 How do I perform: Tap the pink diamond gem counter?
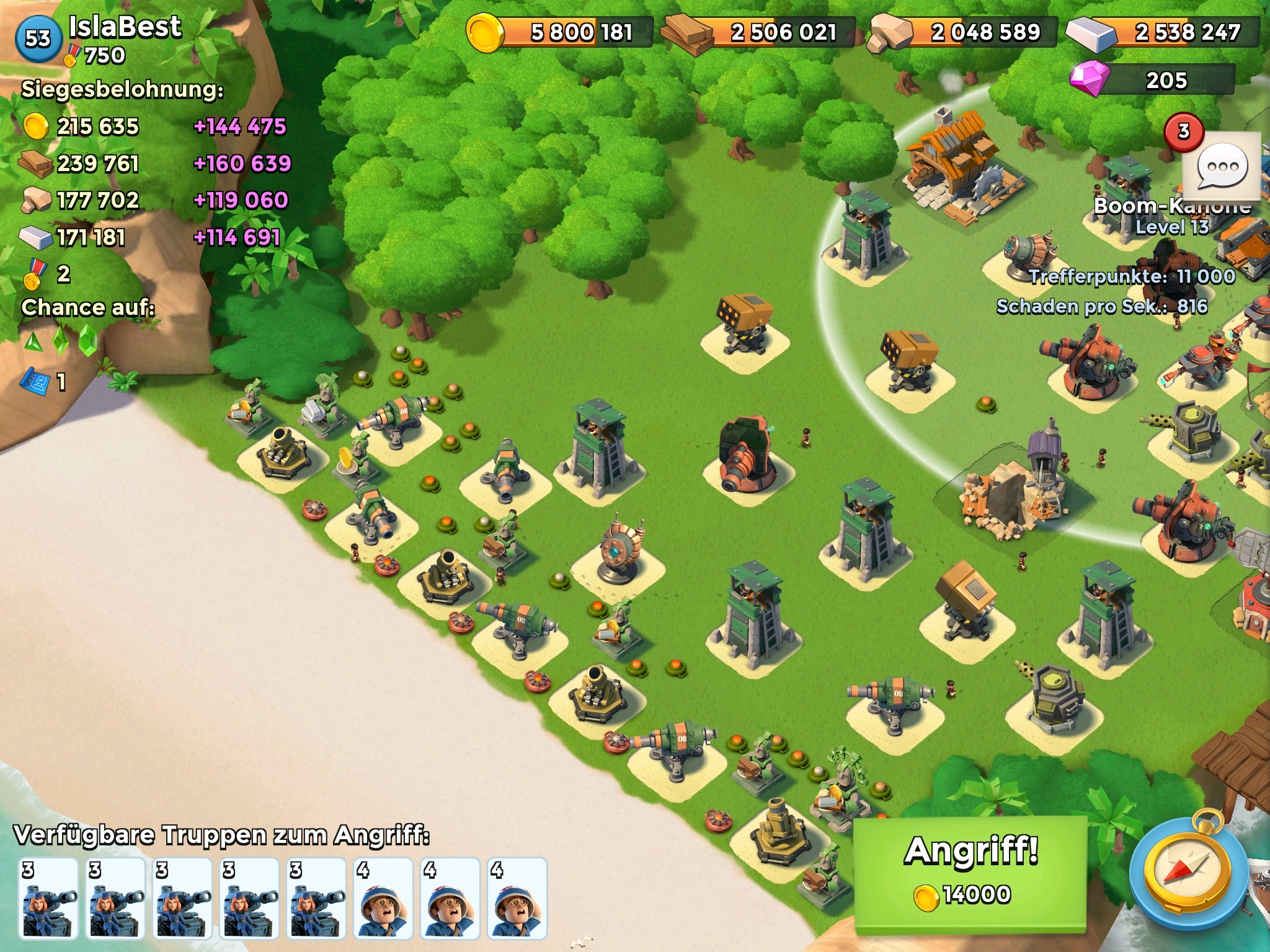pos(1152,81)
